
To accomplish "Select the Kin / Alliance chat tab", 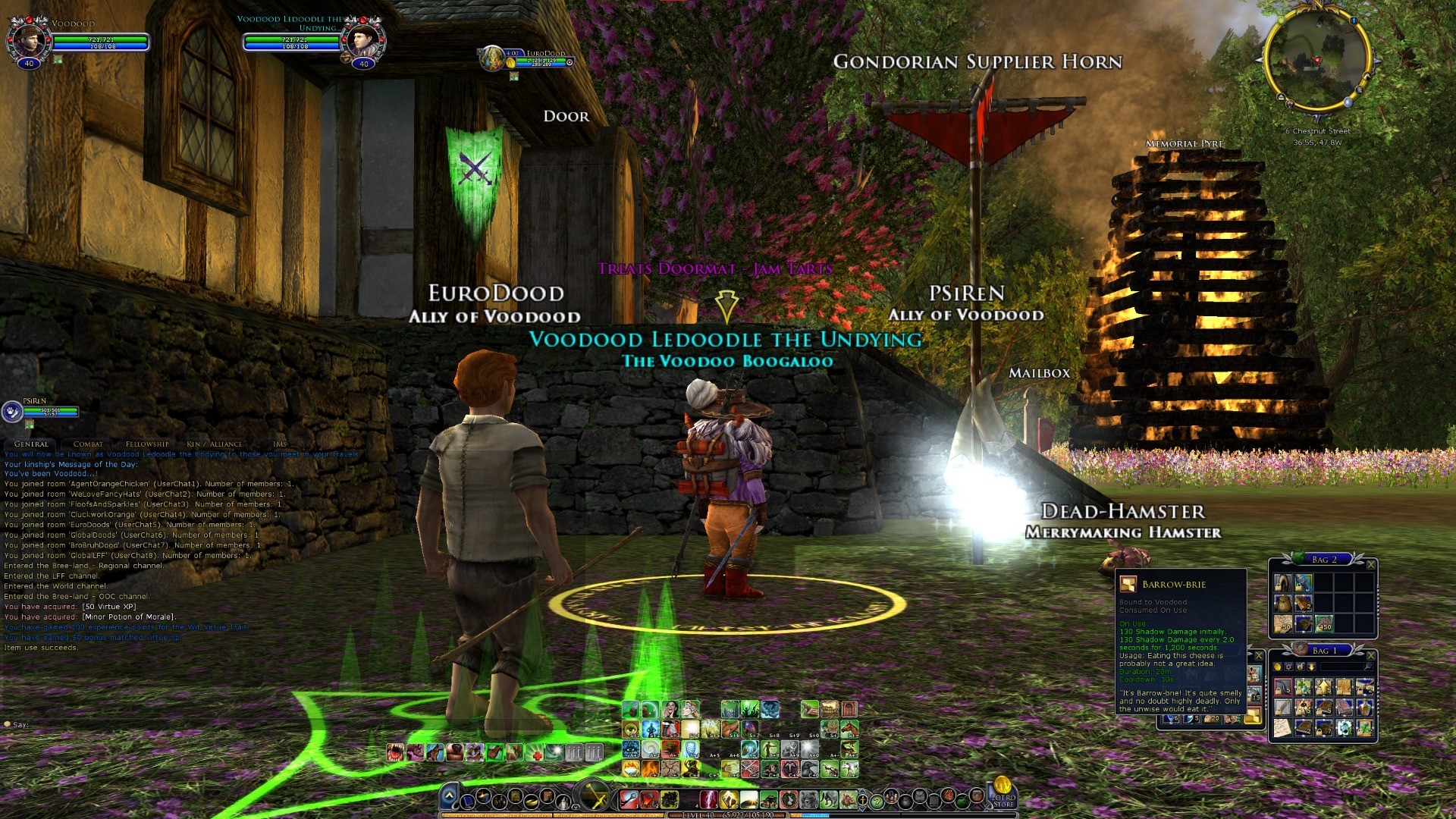I will click(x=214, y=444).
